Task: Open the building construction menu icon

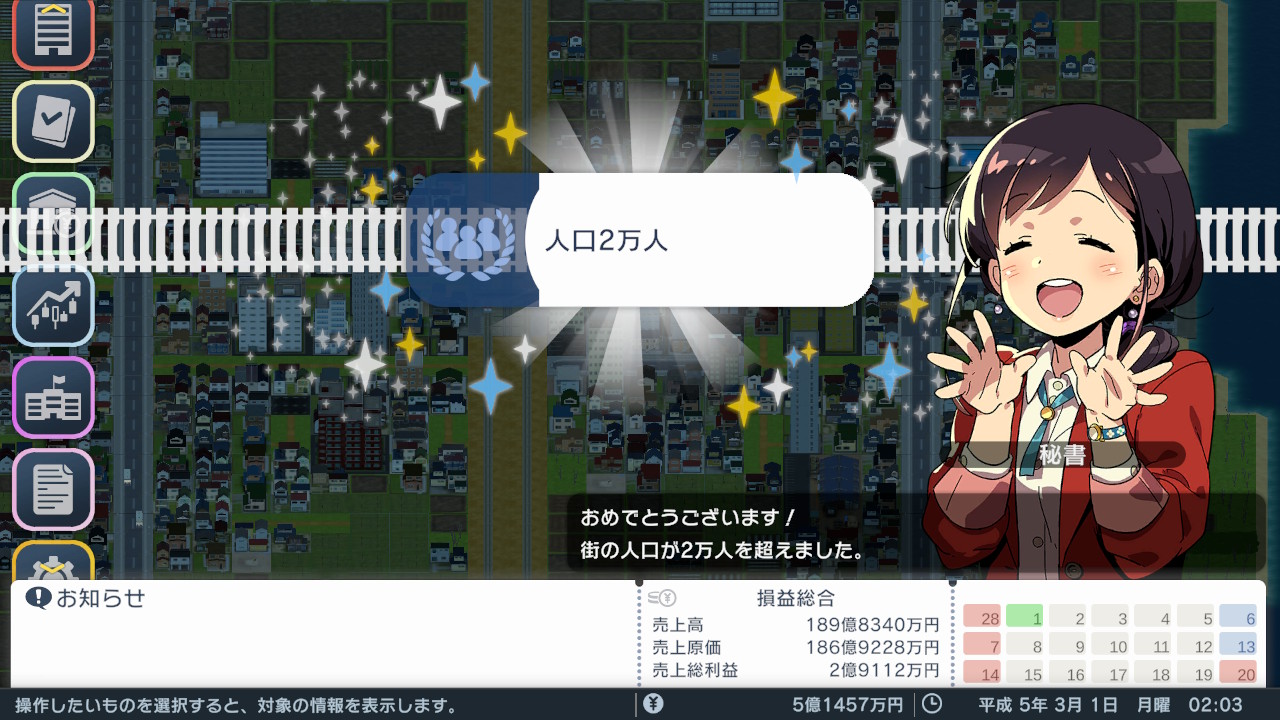Action: click(53, 32)
